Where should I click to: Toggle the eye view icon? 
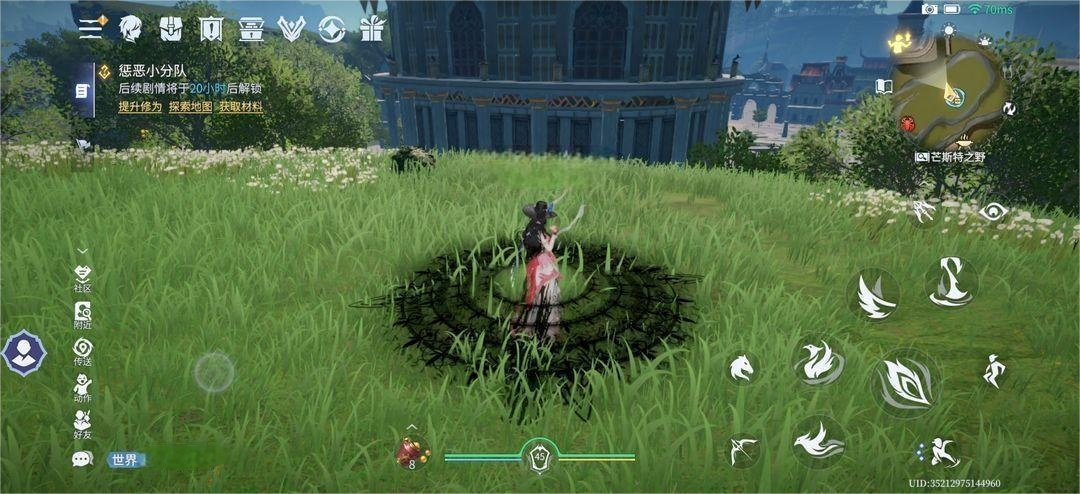tap(992, 211)
